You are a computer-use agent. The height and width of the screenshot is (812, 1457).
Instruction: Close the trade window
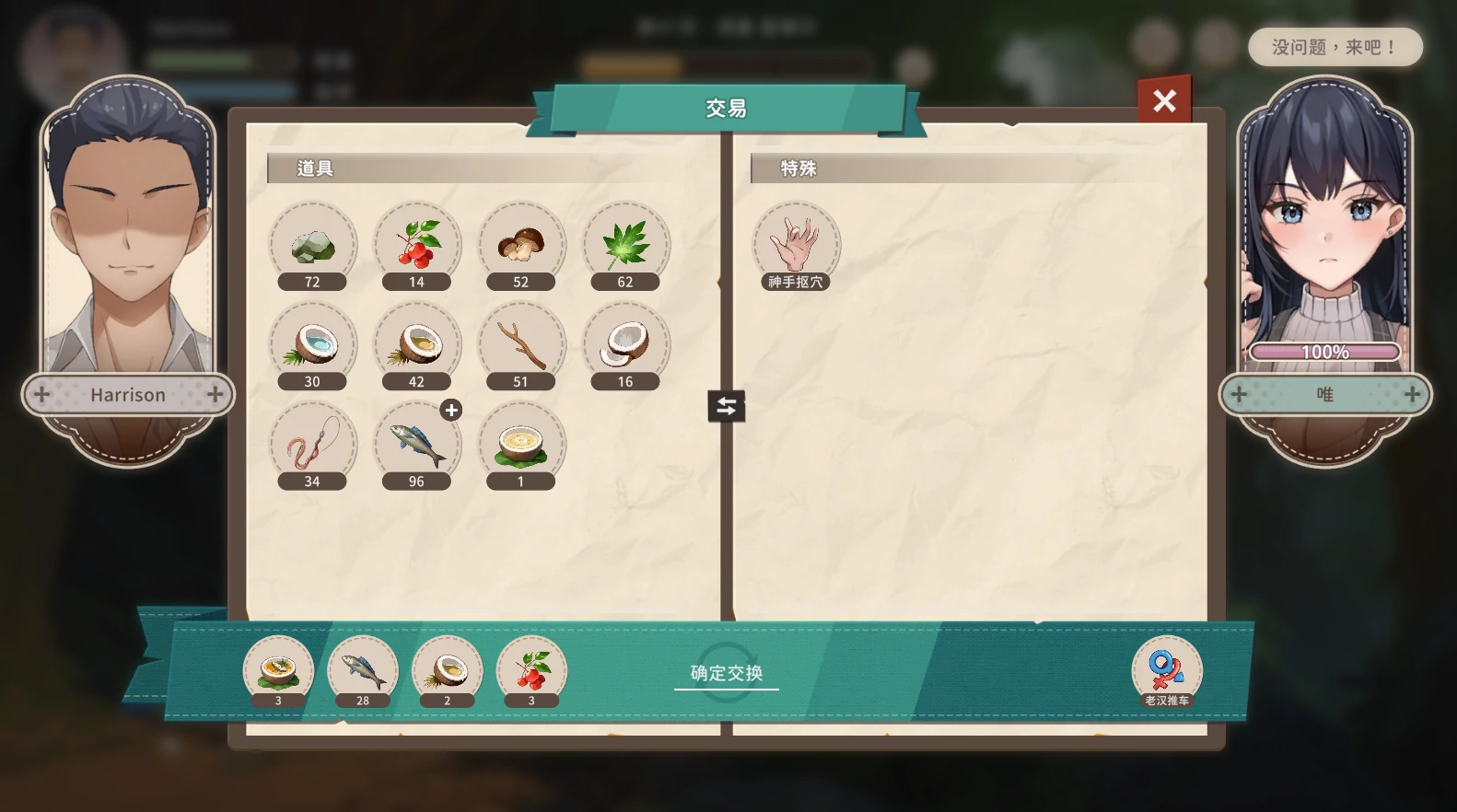[1164, 100]
